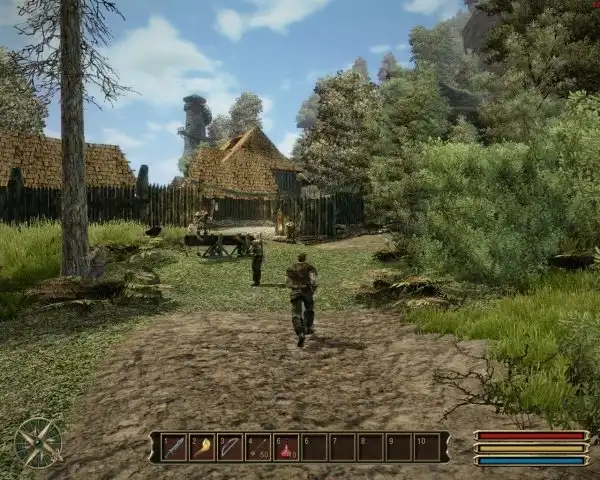Choose the bow in the quick bar

tap(231, 447)
